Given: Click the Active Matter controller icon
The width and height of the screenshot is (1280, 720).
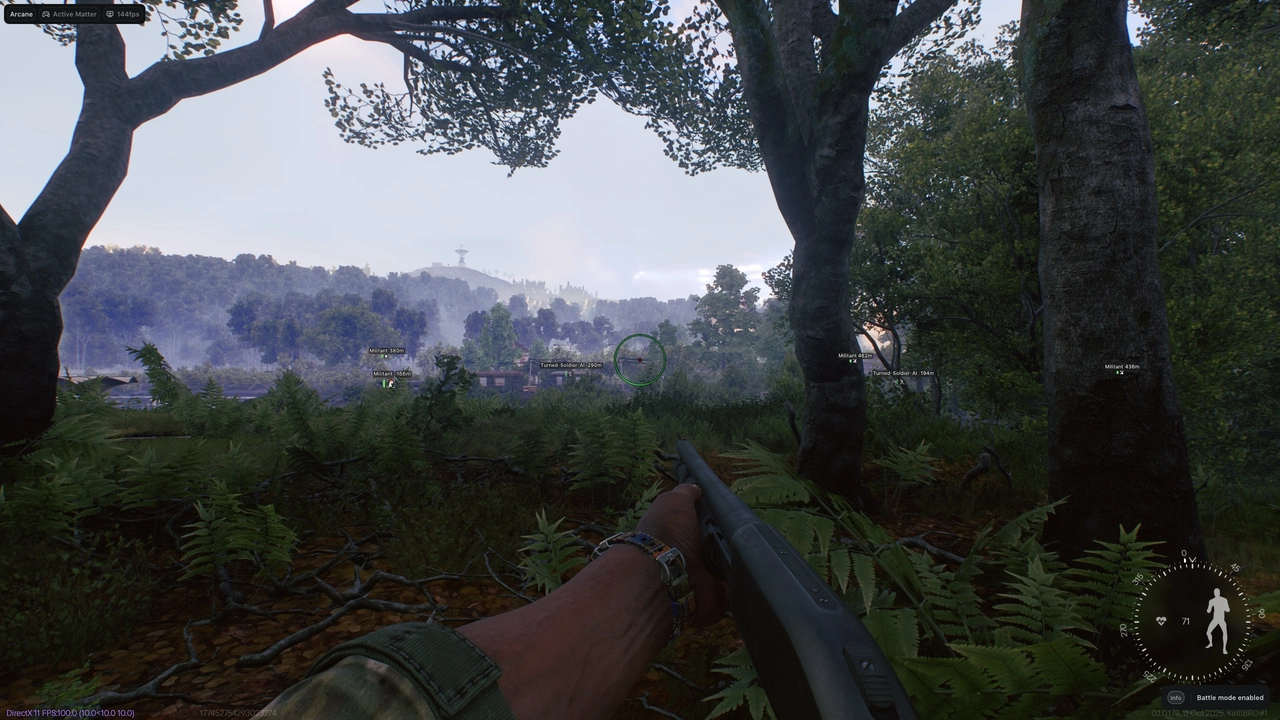Looking at the screenshot, I should tap(47, 14).
